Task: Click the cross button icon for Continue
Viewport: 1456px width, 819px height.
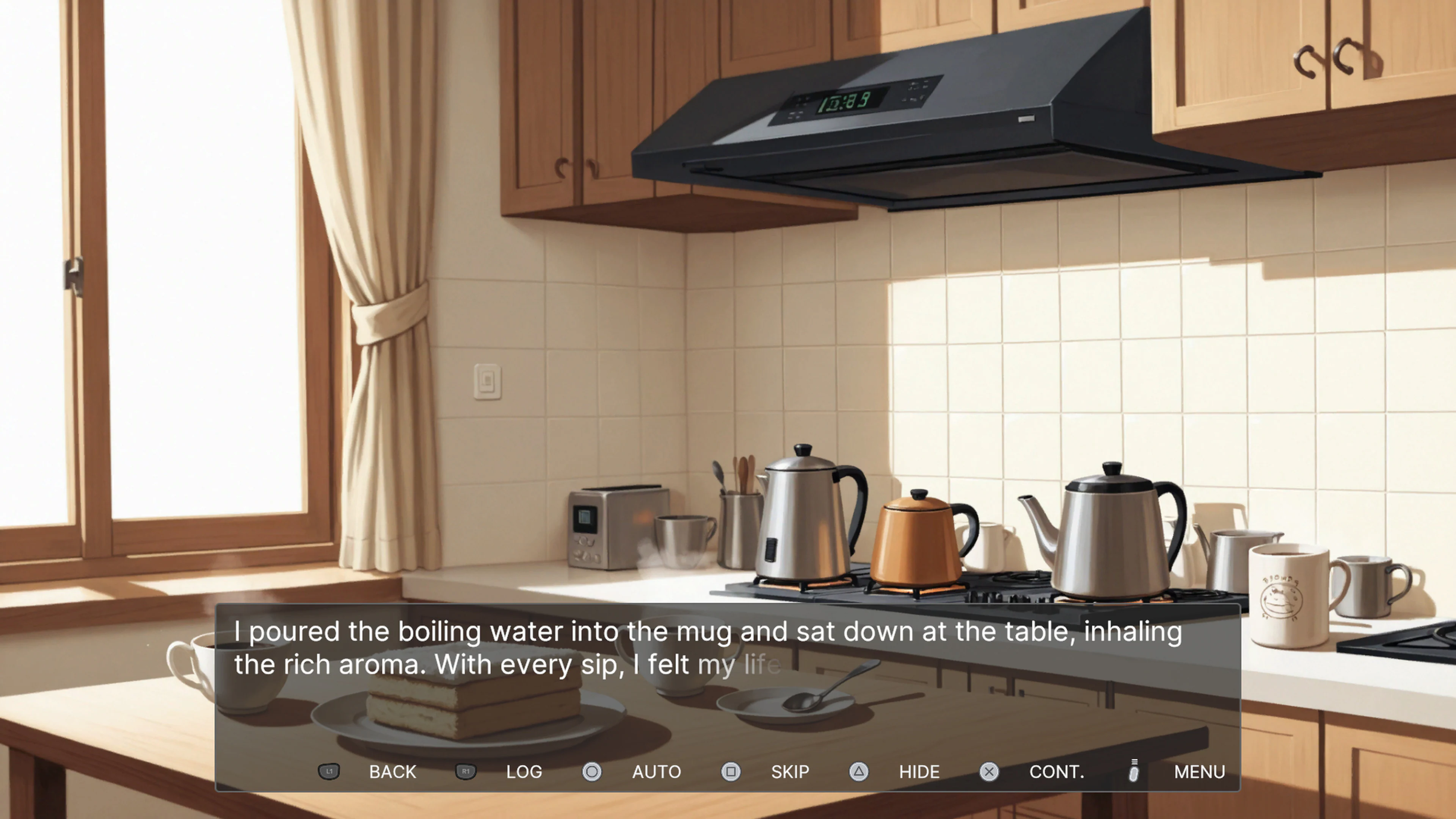Action: 988,772
